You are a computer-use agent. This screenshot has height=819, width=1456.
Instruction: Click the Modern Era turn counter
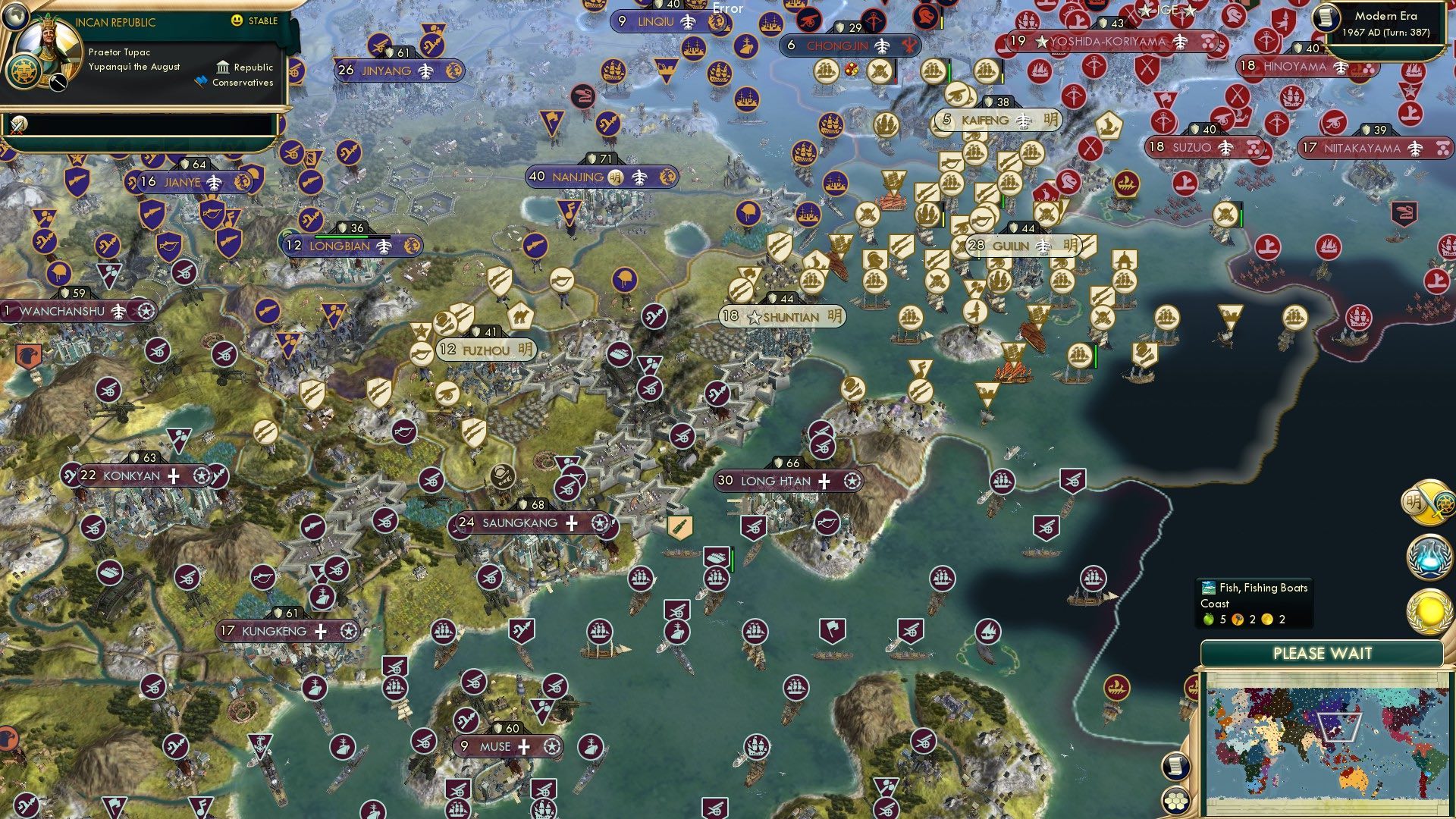click(x=1389, y=23)
